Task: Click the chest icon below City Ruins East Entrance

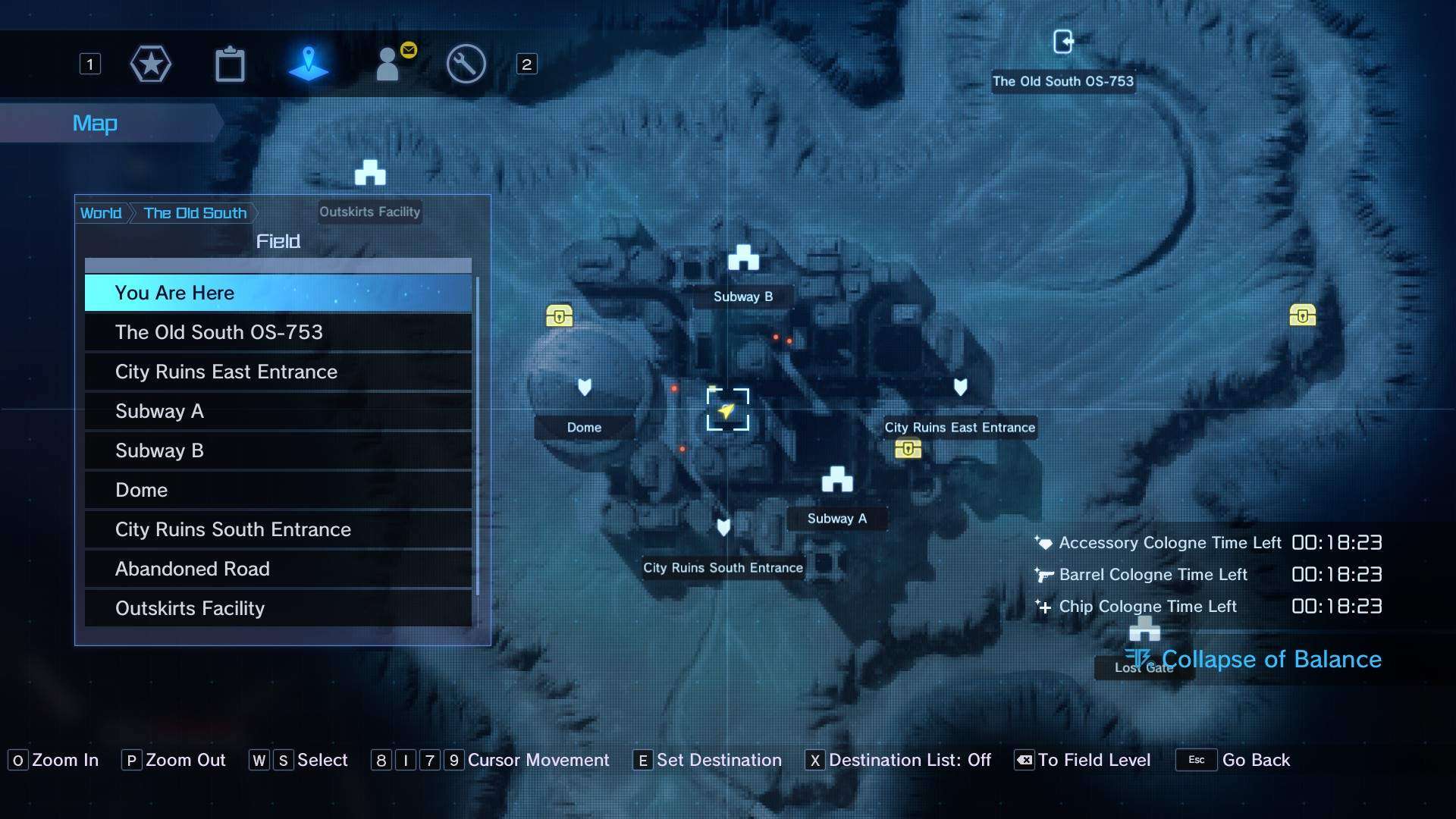Action: [908, 450]
